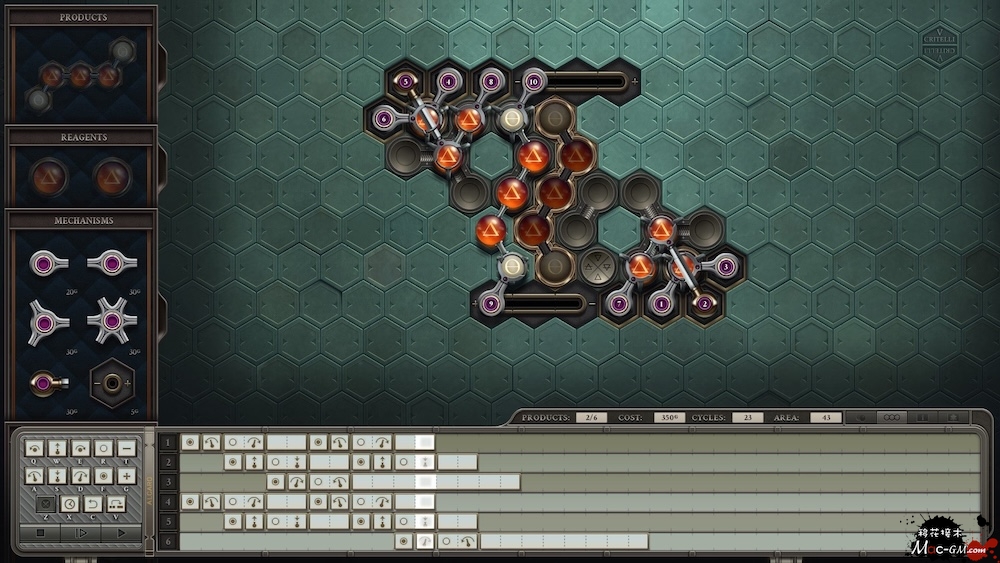Image resolution: width=1000 pixels, height=563 pixels.
Task: Select the six-armed mechanism
Action: pyautogui.click(x=110, y=321)
